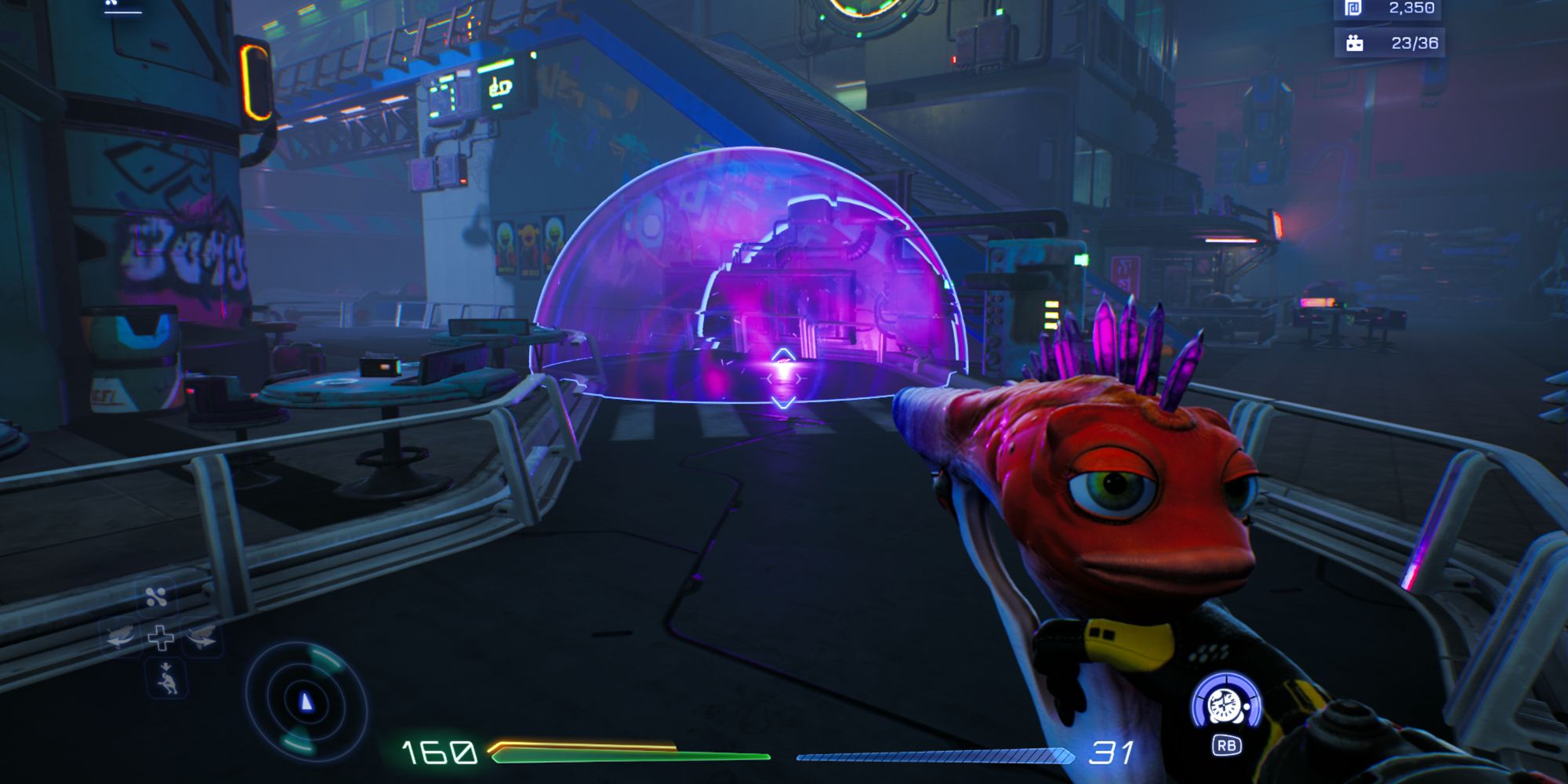
Task: Click the upper green enemy blip on the radar
Action: tap(325, 657)
